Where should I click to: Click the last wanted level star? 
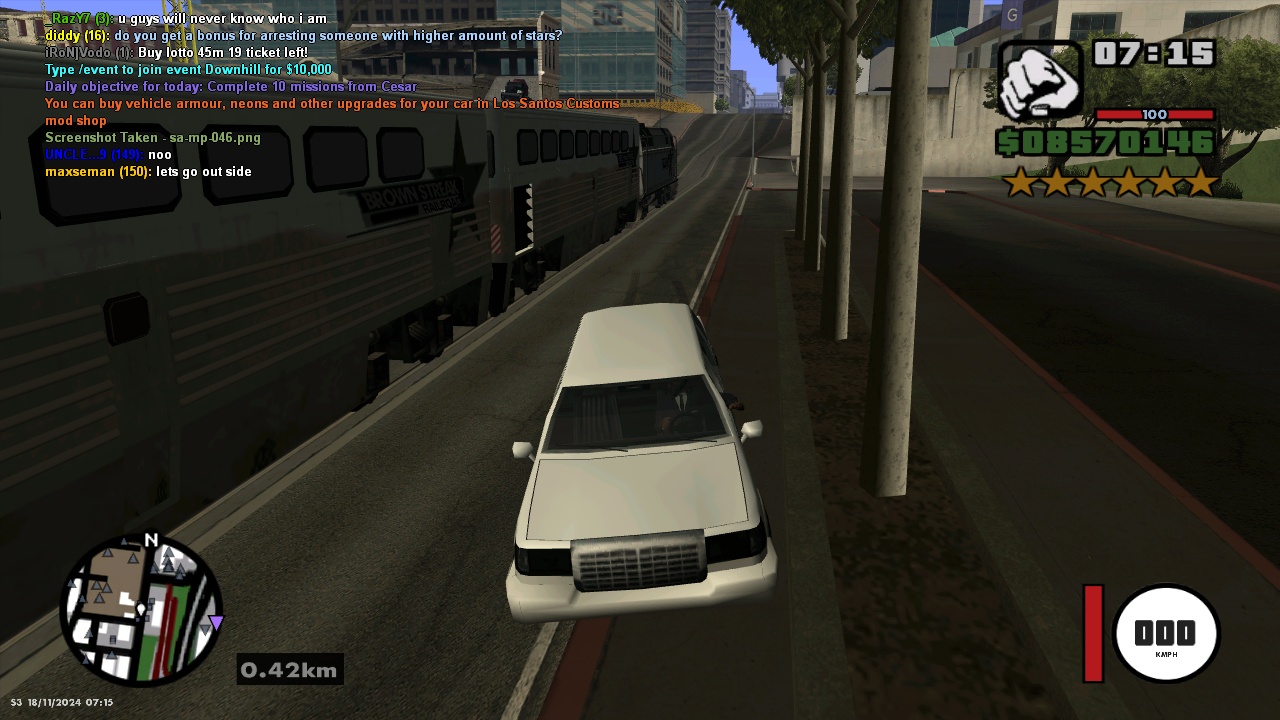pos(1202,183)
